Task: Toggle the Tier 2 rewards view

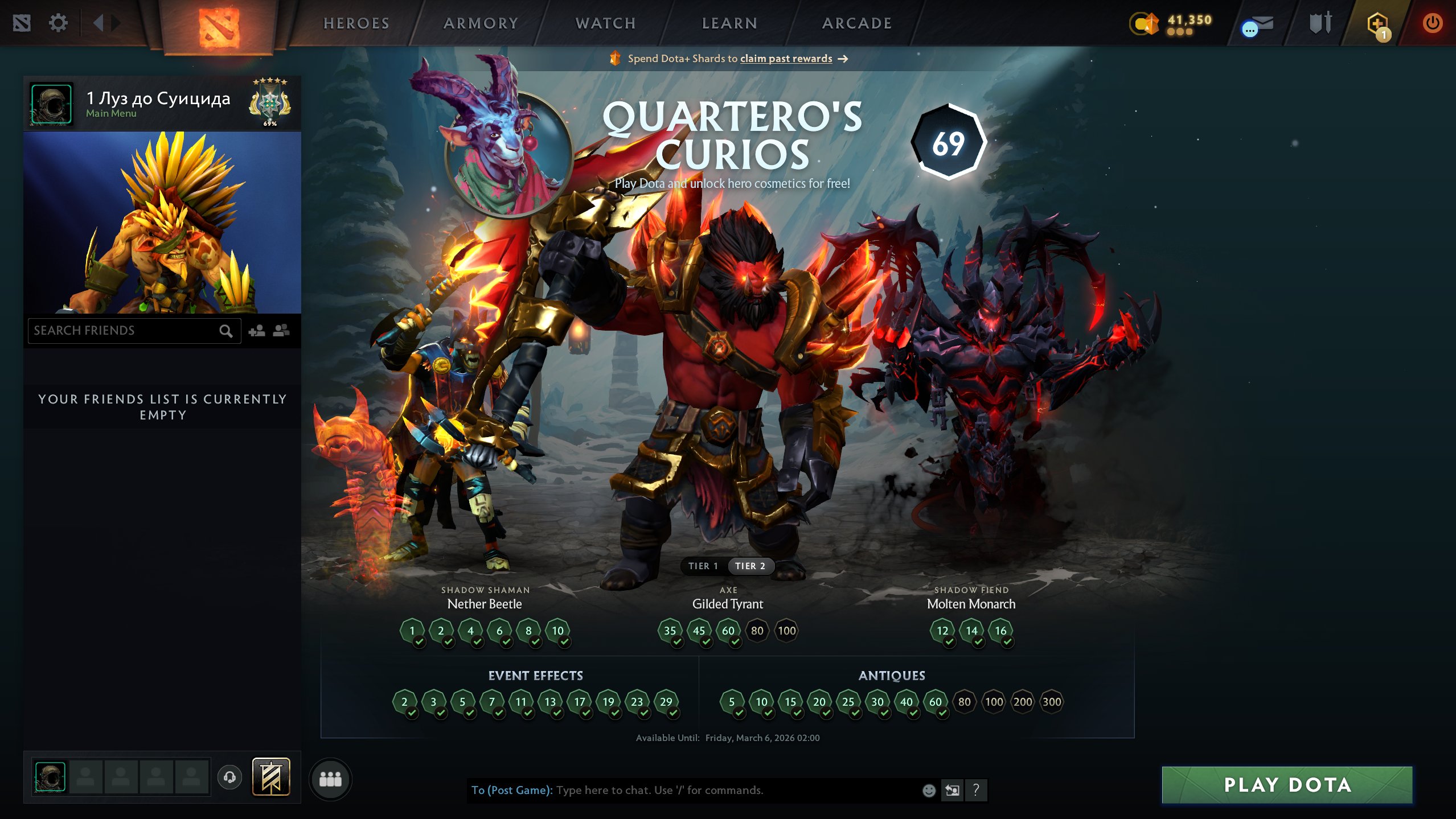Action: coord(750,566)
